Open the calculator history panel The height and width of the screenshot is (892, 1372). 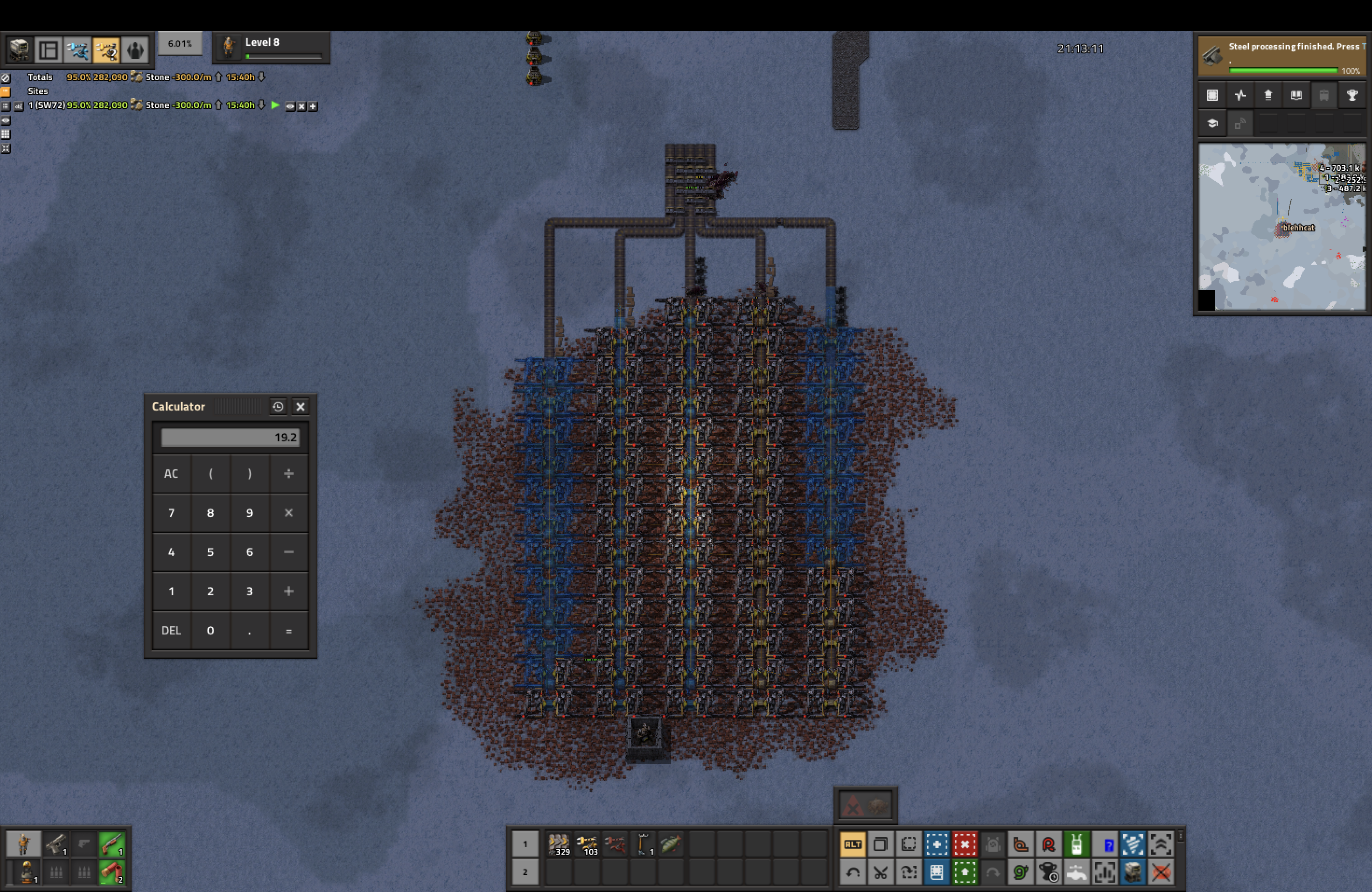278,407
